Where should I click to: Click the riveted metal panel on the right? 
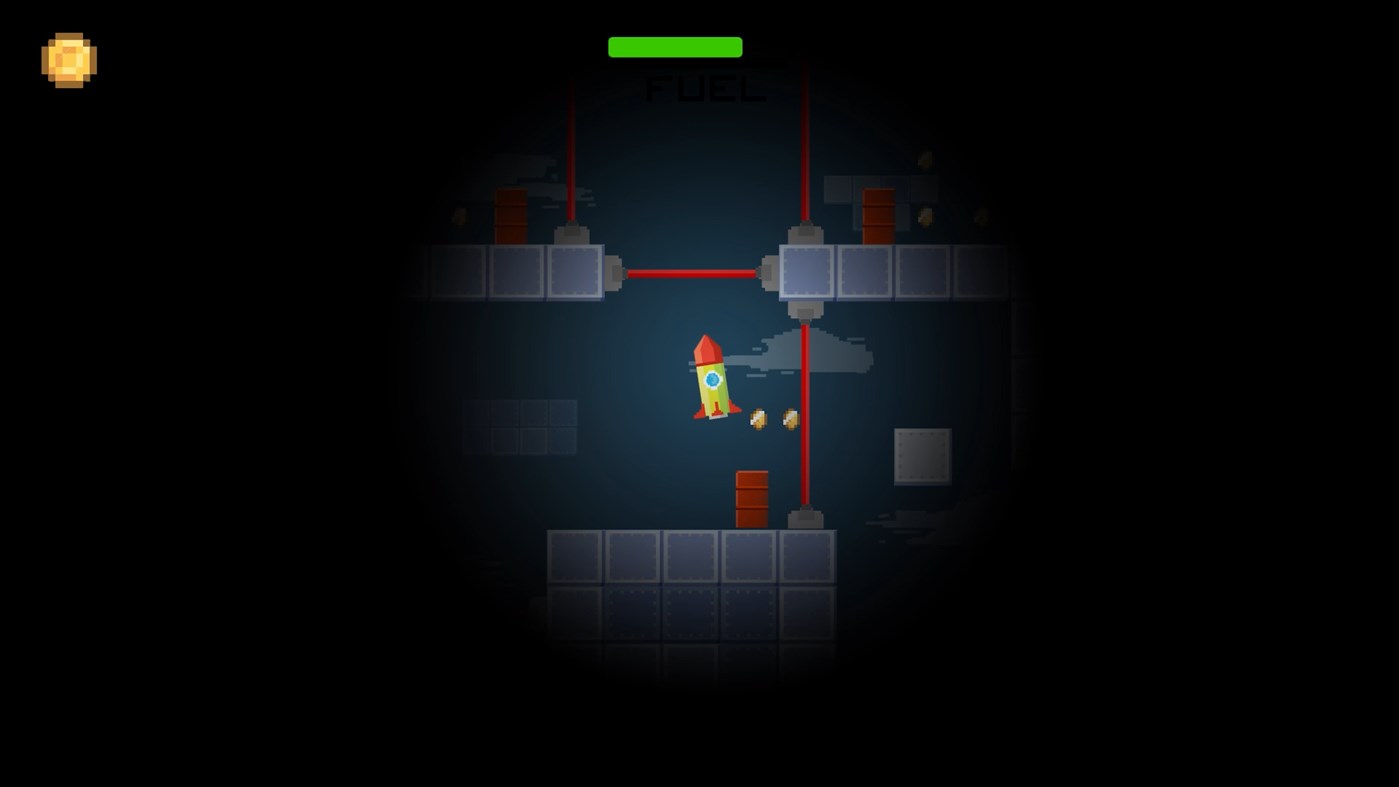922,455
